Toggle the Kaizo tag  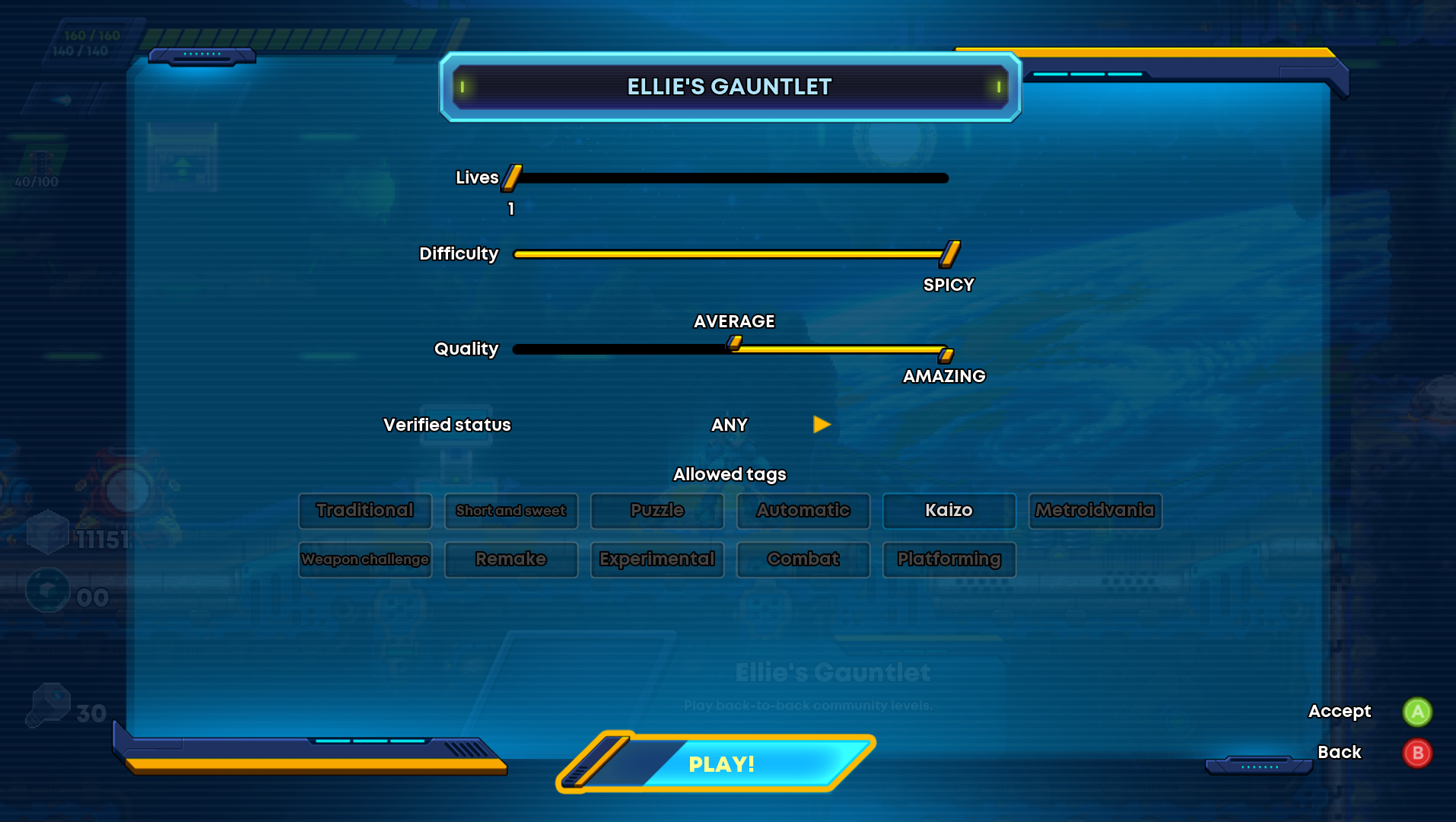949,511
